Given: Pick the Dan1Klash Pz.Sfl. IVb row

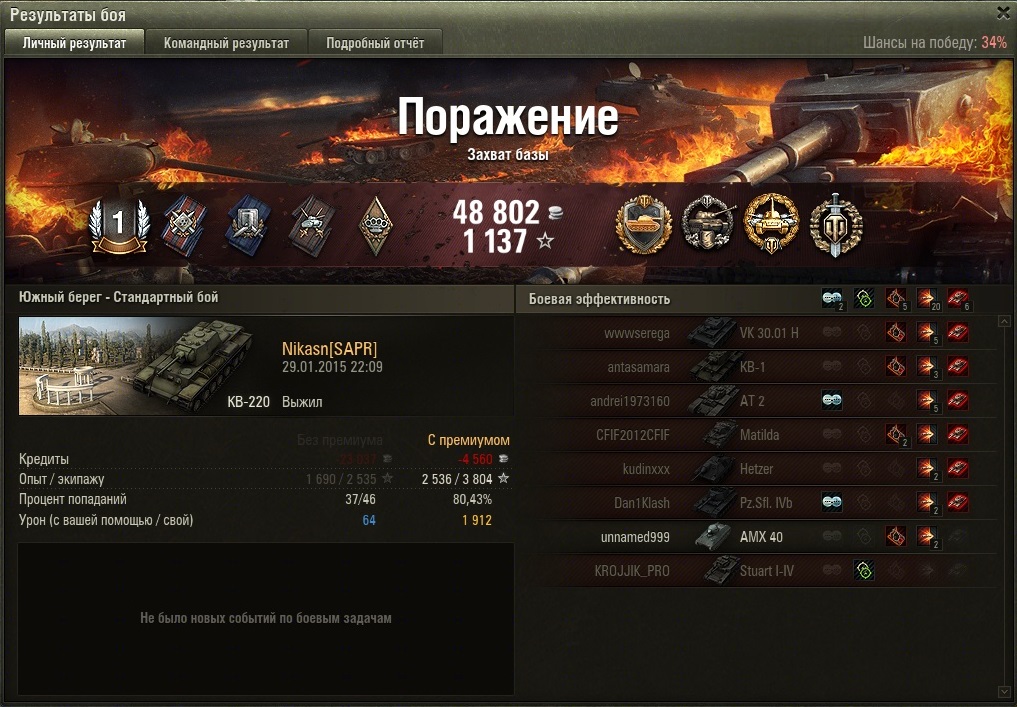Looking at the screenshot, I should [x=760, y=503].
